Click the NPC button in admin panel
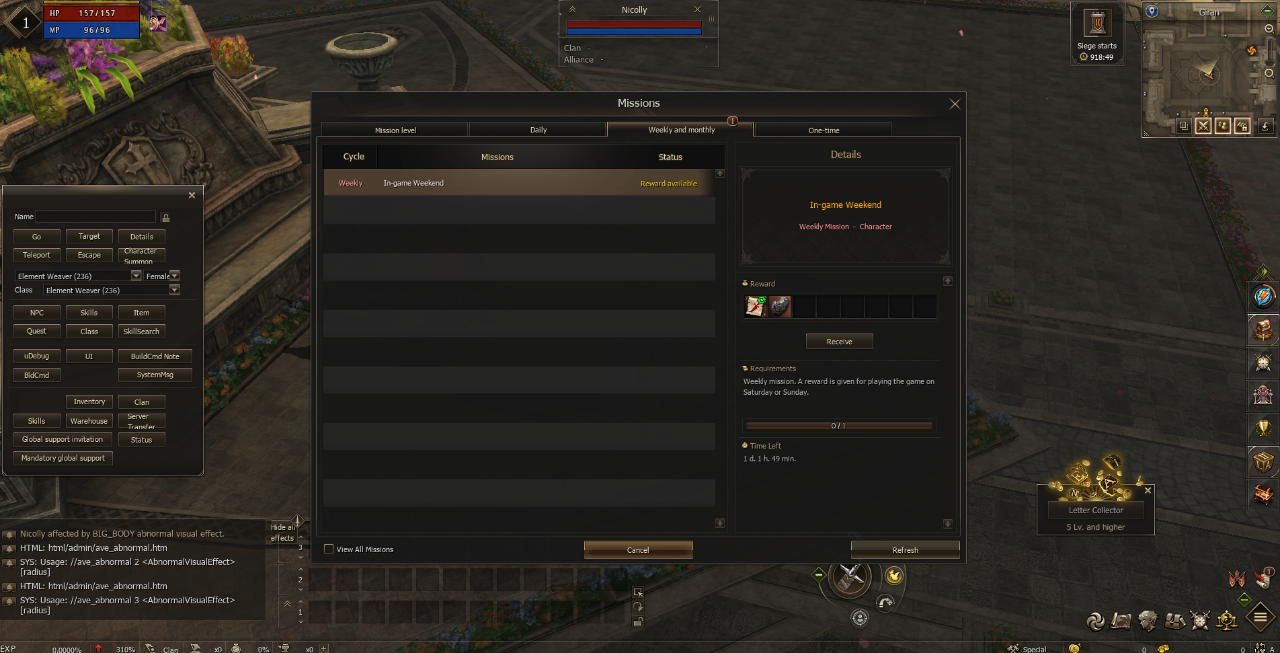Image resolution: width=1280 pixels, height=653 pixels. [36, 313]
